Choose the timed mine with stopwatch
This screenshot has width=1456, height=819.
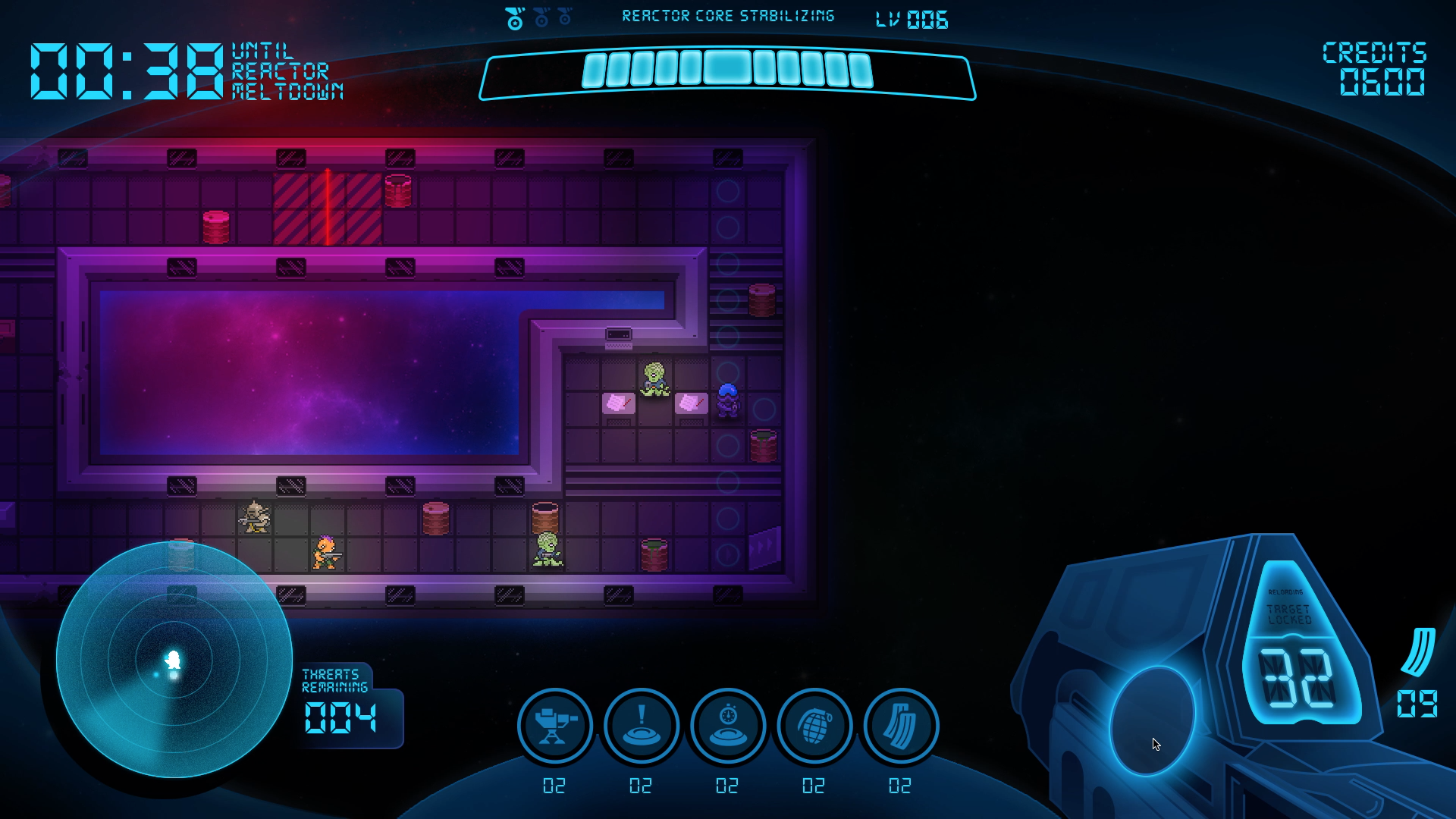click(728, 726)
